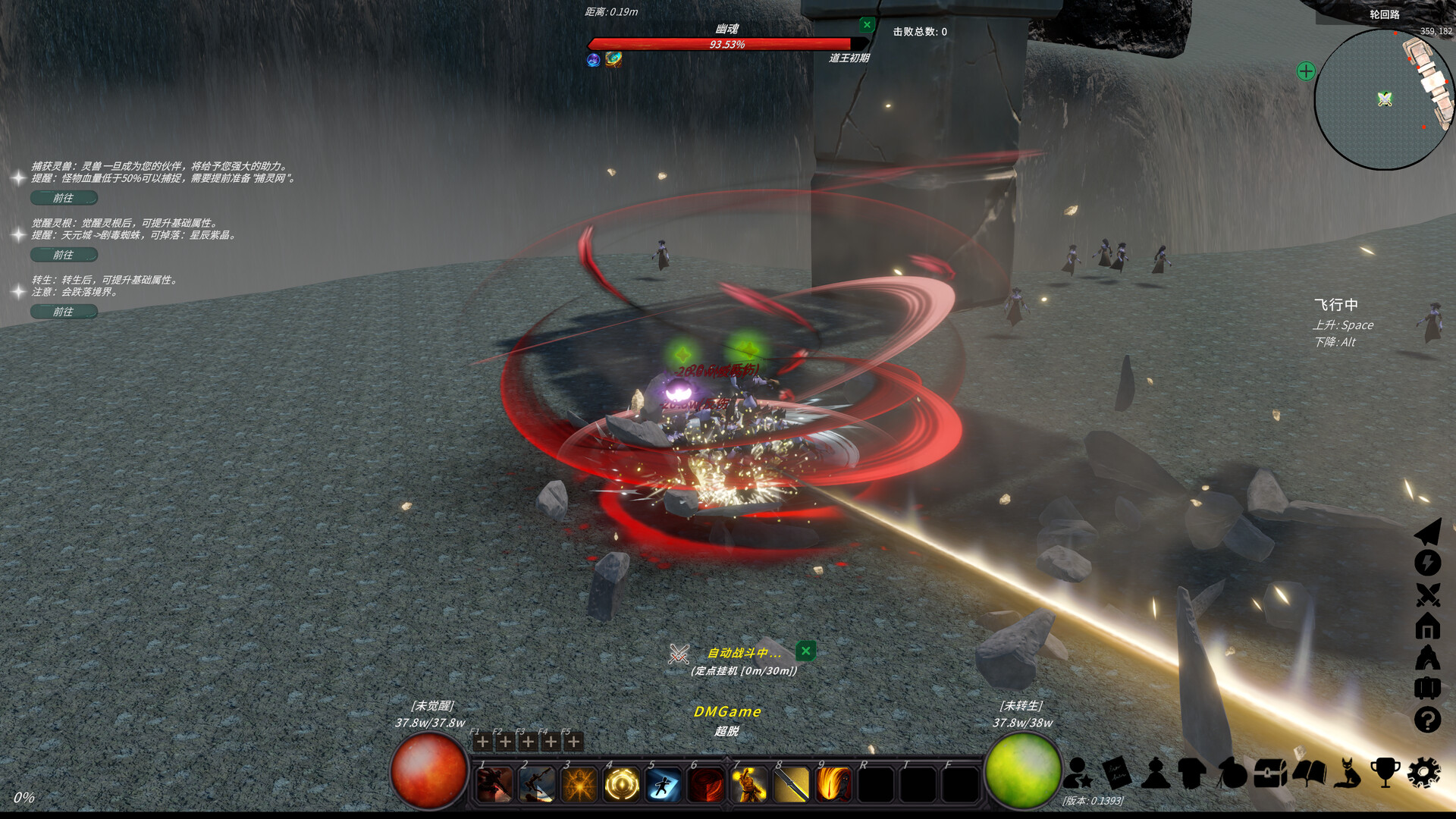This screenshot has height=819, width=1456.
Task: Select the crossed swords battle icon
Action: (x=1429, y=593)
